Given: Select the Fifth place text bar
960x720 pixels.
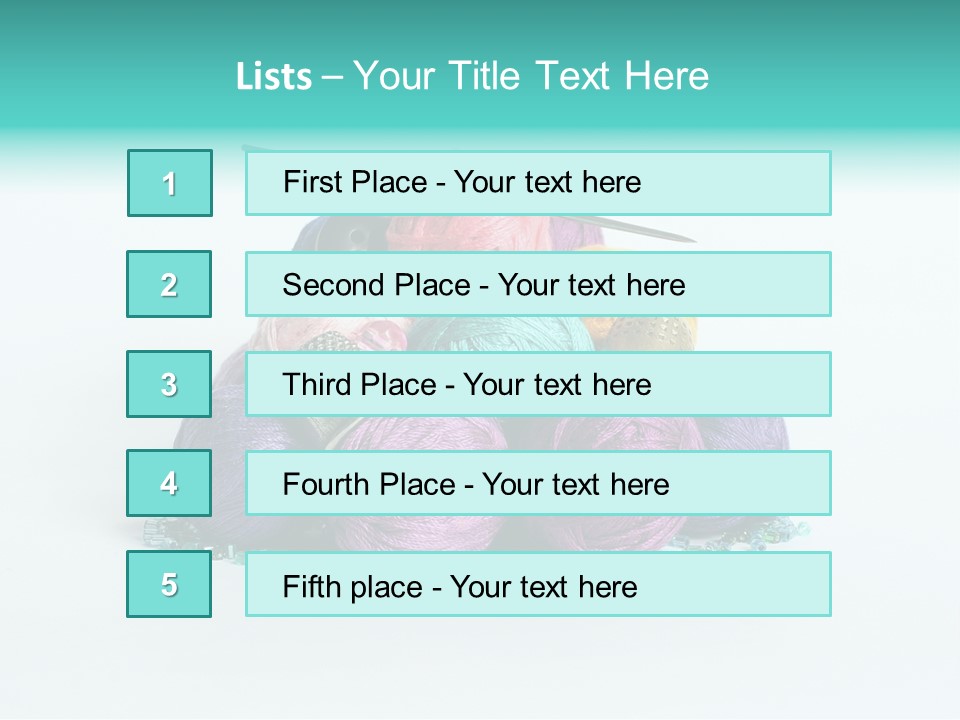Looking at the screenshot, I should (x=538, y=584).
